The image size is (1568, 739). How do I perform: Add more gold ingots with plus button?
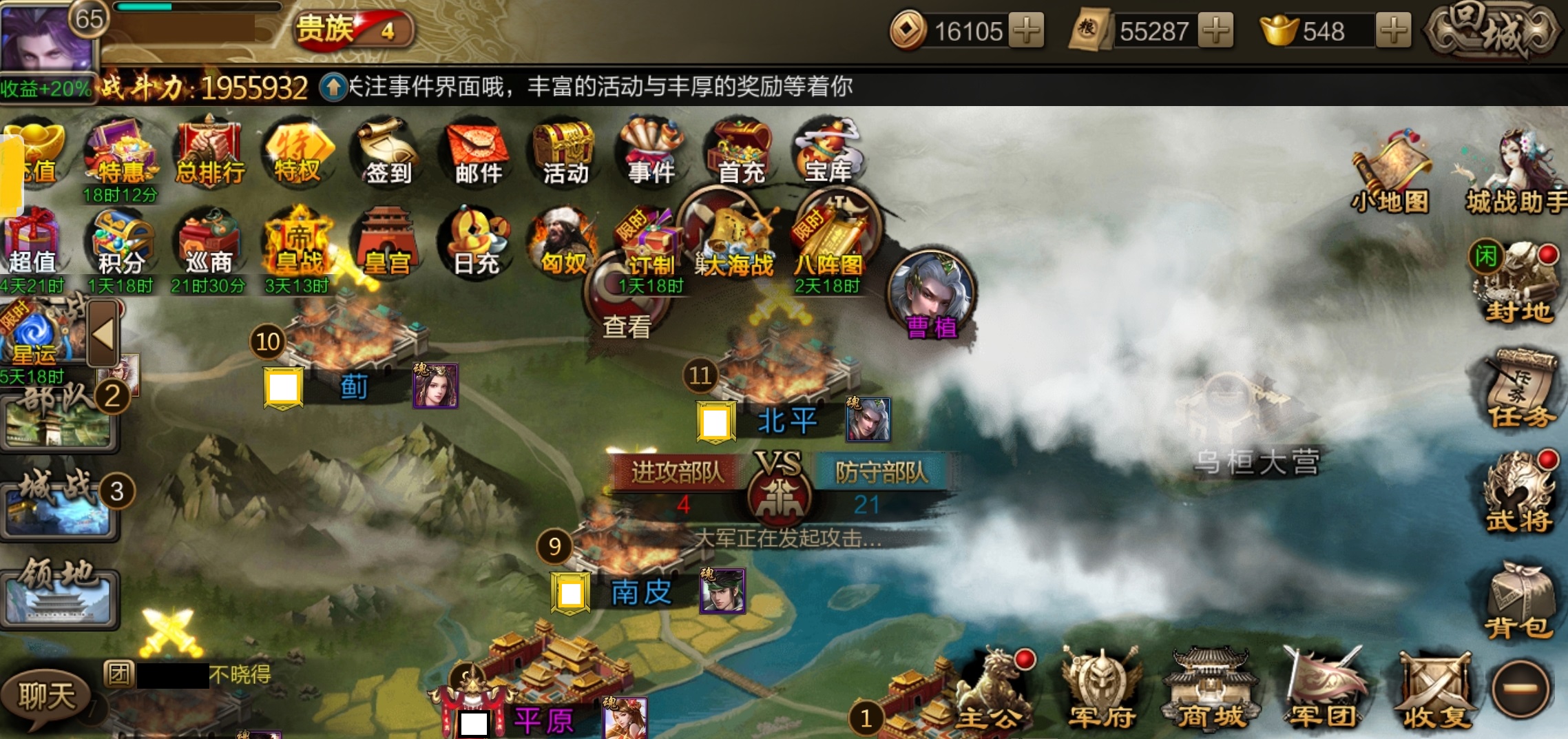(1393, 31)
